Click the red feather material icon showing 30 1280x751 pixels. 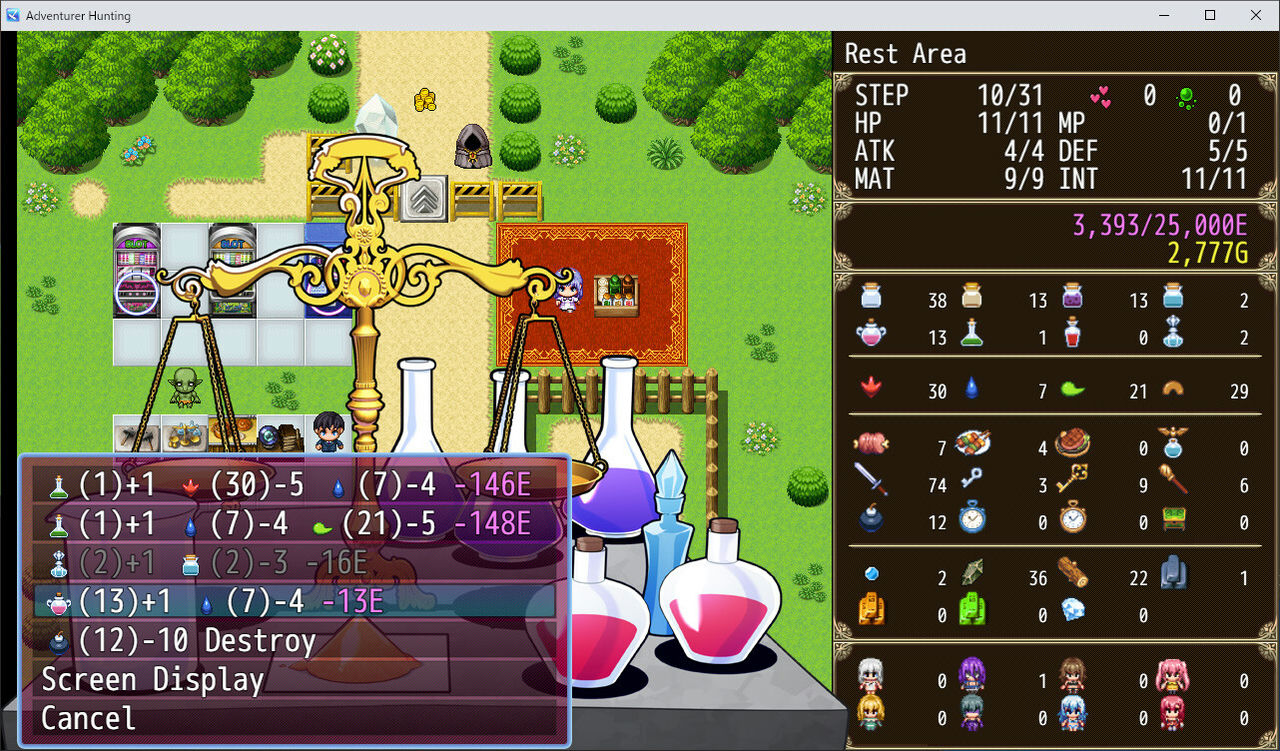coord(872,391)
